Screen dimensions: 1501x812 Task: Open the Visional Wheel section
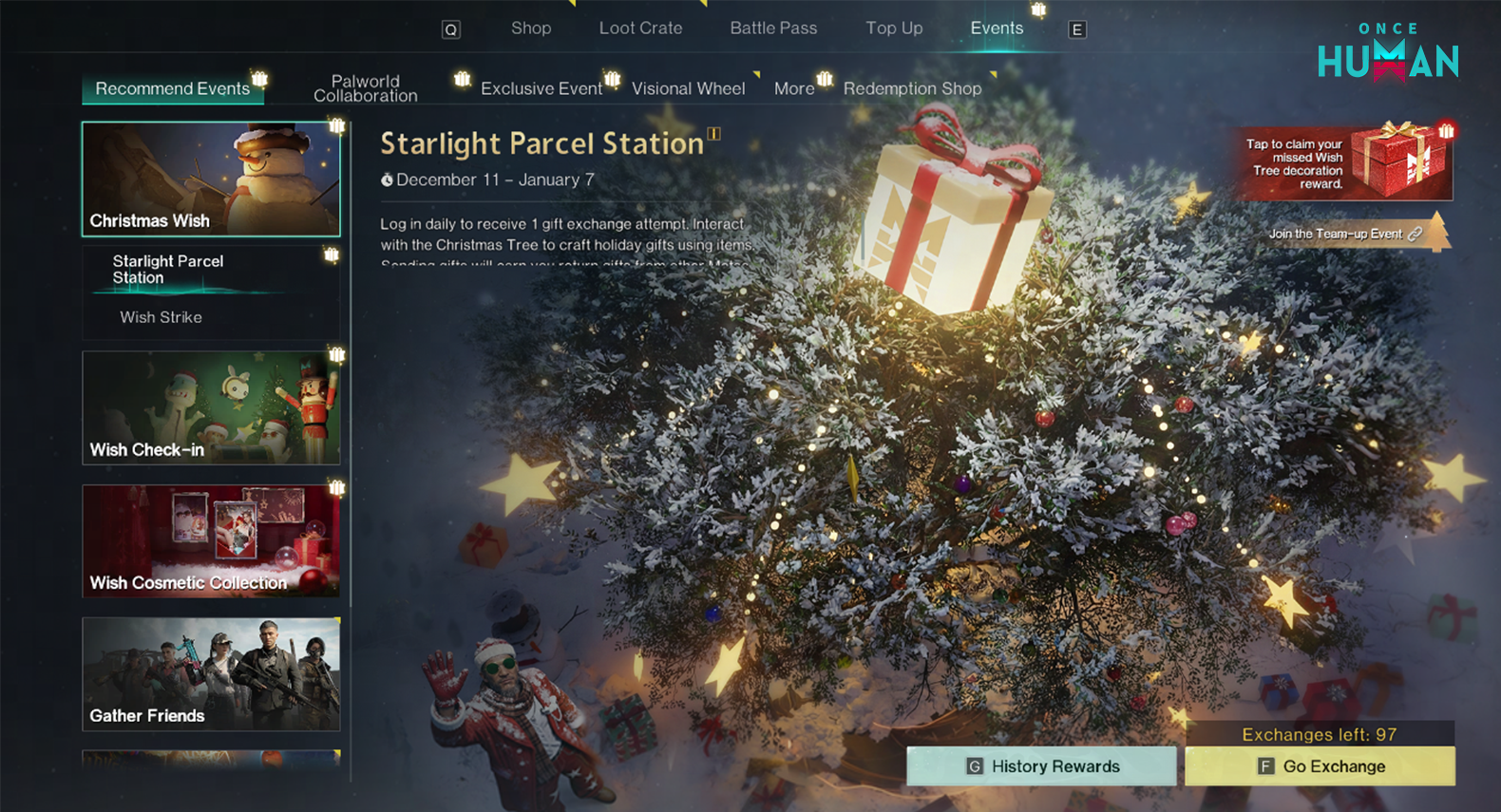688,88
